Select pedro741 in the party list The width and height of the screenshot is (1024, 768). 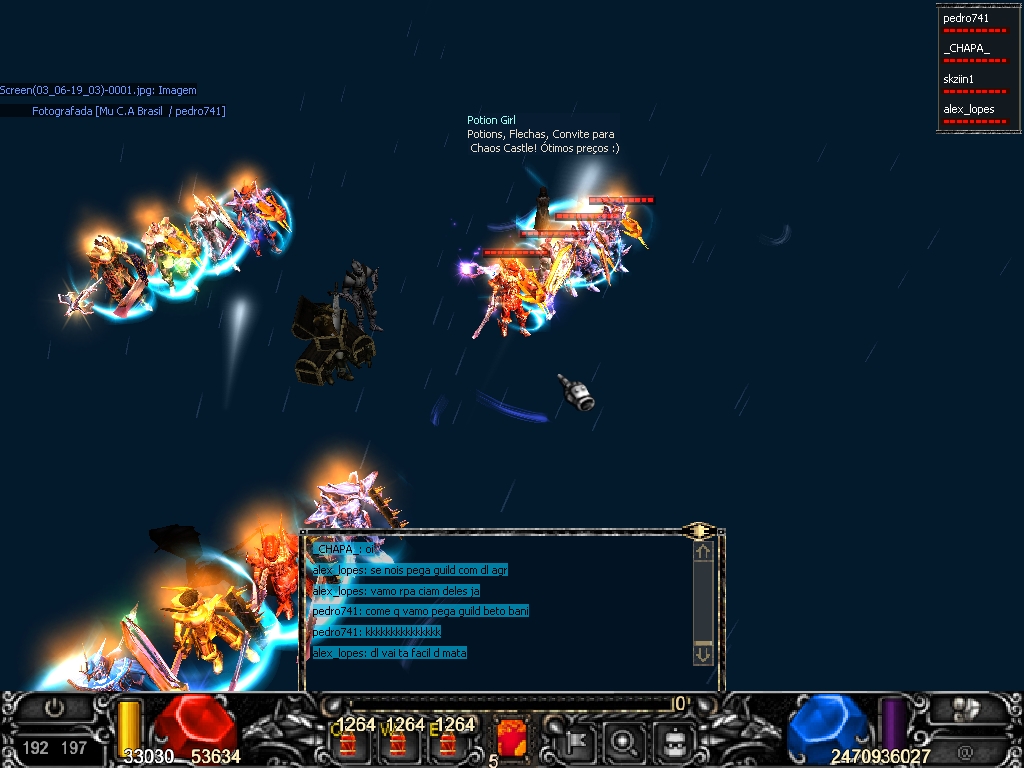[x=966, y=18]
